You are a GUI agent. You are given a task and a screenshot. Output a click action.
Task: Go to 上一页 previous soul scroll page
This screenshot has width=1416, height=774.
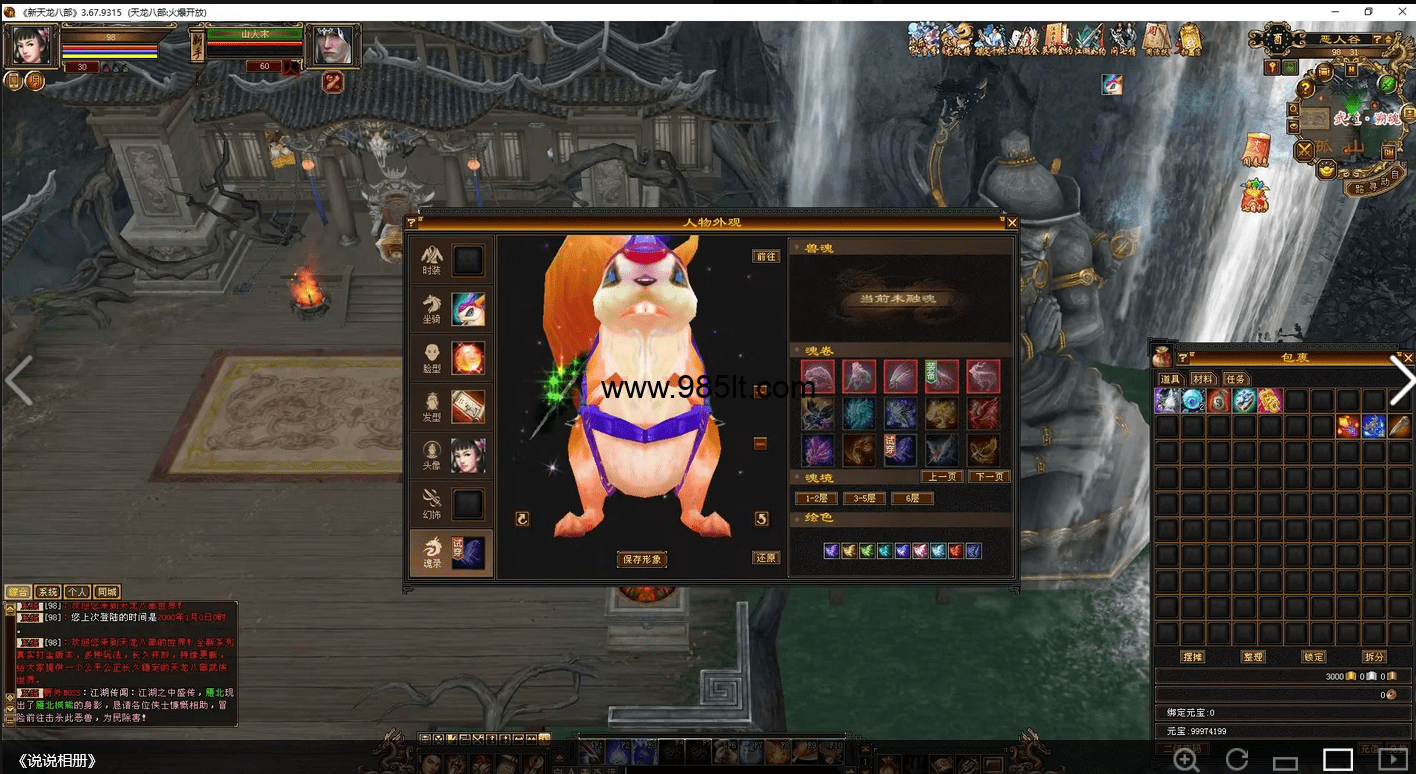941,477
